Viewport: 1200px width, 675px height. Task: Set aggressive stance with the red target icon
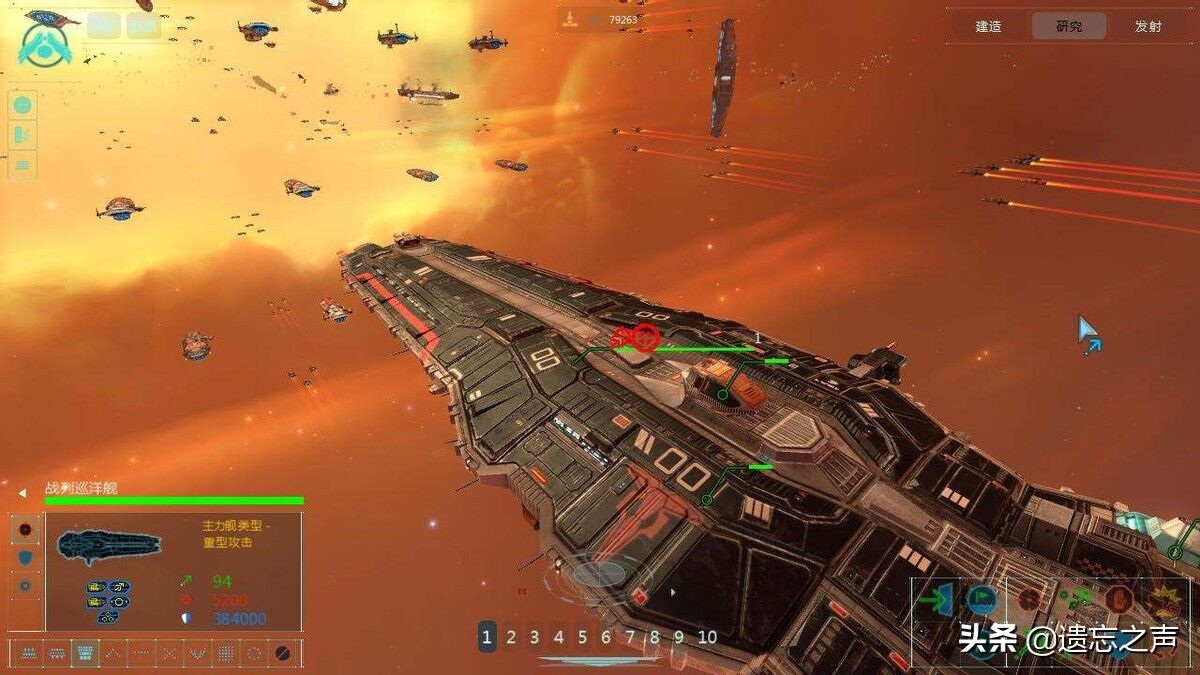(x=25, y=529)
